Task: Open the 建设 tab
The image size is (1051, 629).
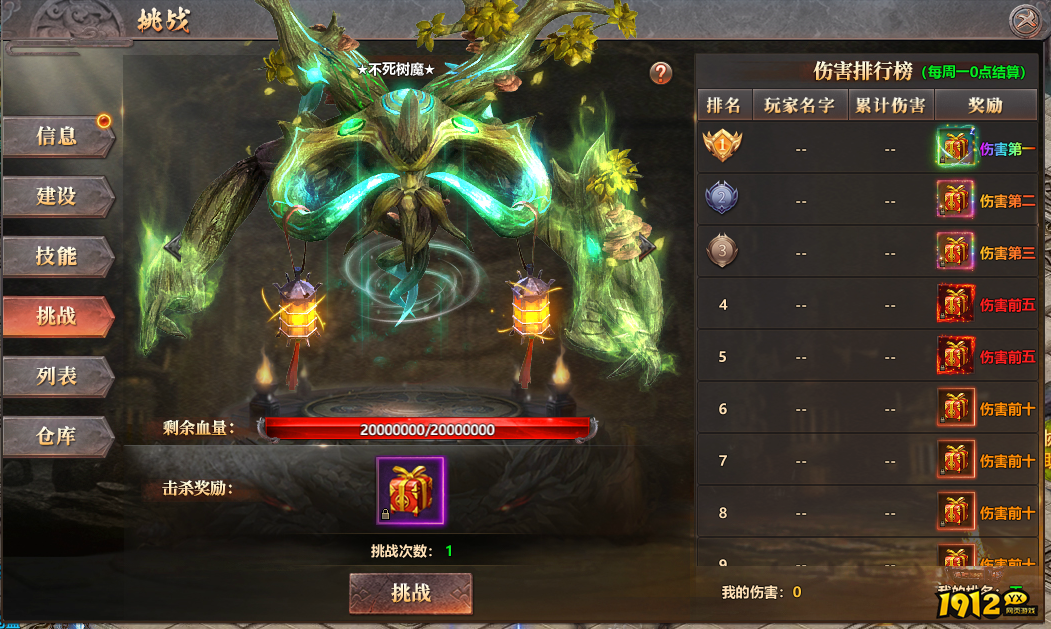Action: coord(57,196)
